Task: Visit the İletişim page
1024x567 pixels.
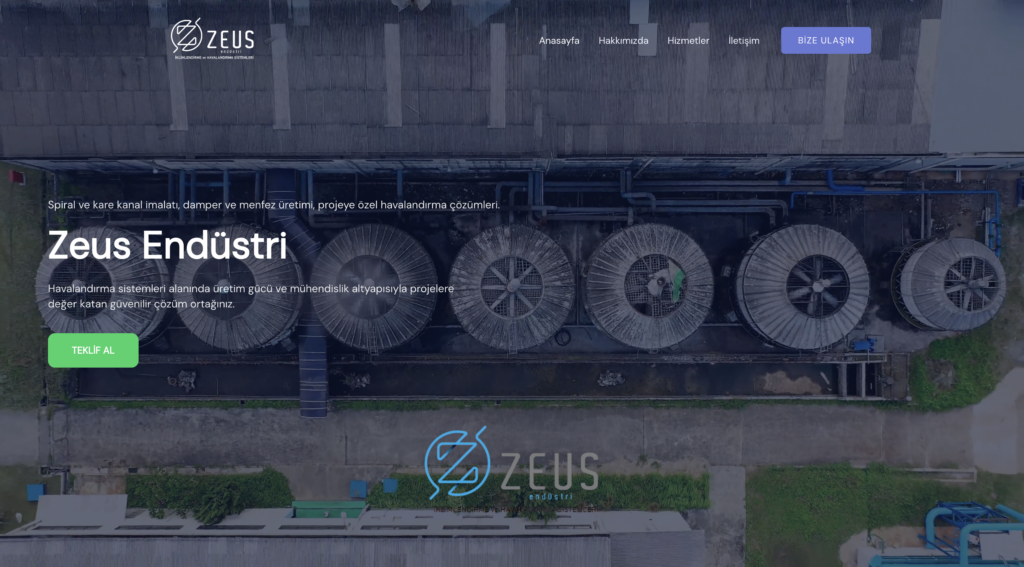Action: click(x=743, y=41)
